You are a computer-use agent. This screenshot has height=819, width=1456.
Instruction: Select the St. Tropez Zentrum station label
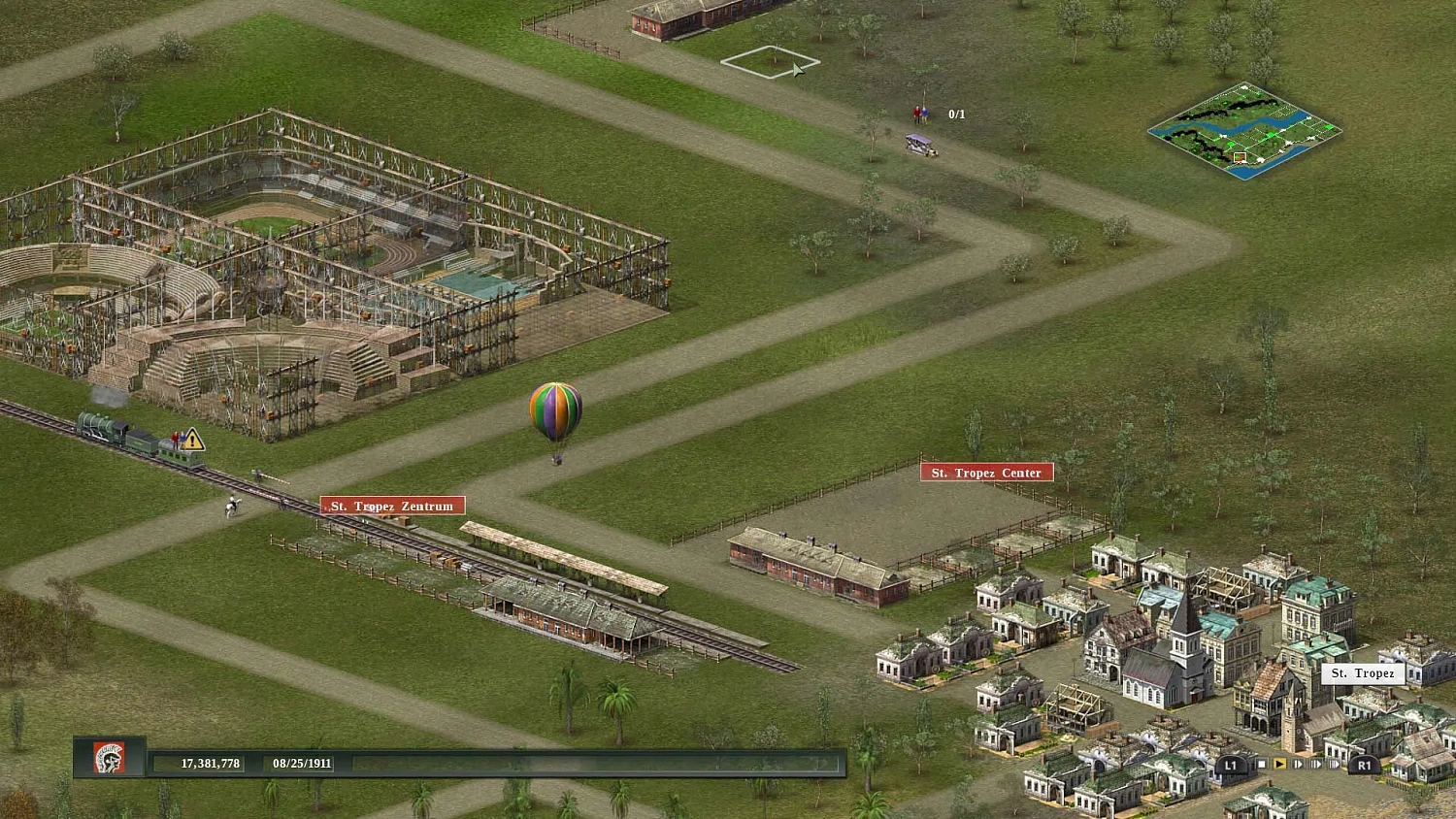click(x=392, y=506)
